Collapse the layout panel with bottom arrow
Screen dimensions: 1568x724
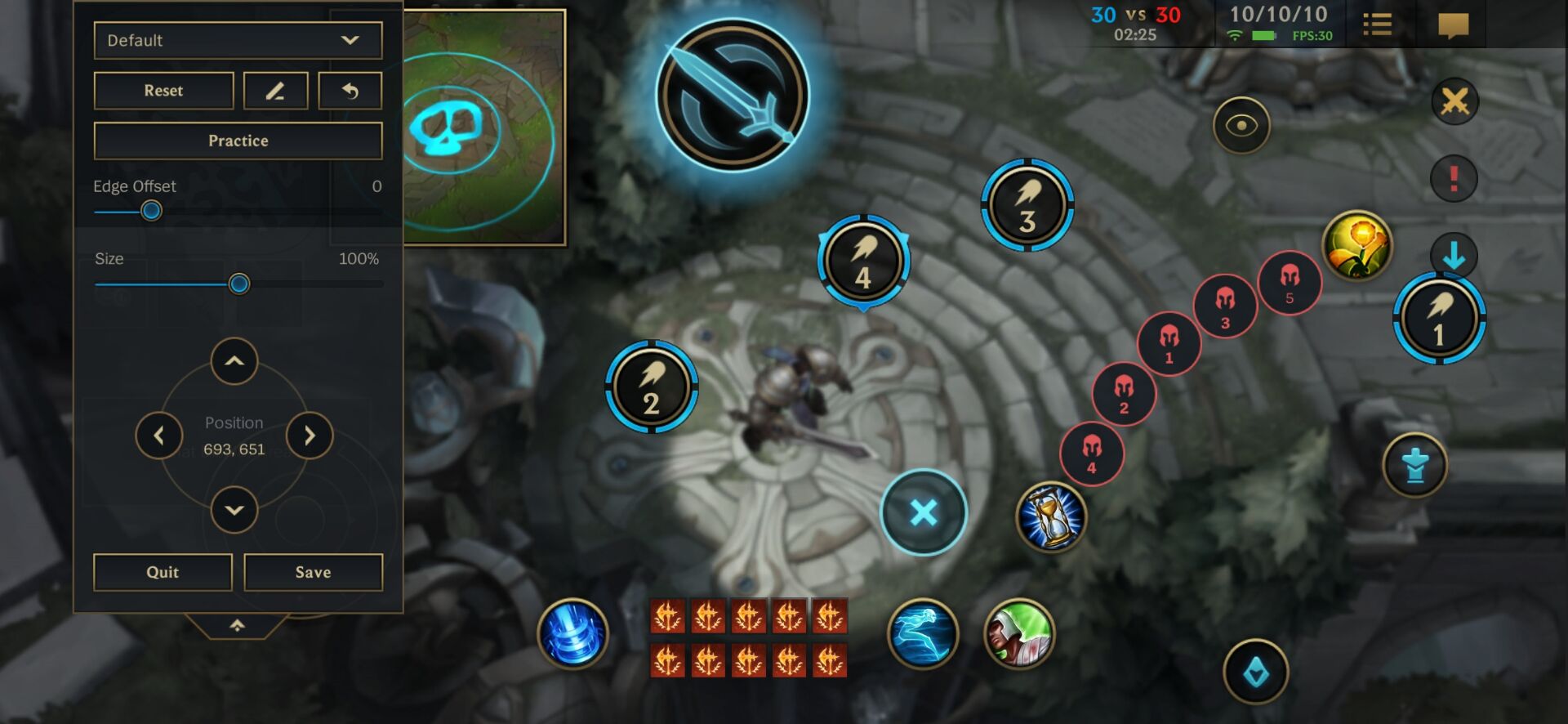click(x=237, y=625)
